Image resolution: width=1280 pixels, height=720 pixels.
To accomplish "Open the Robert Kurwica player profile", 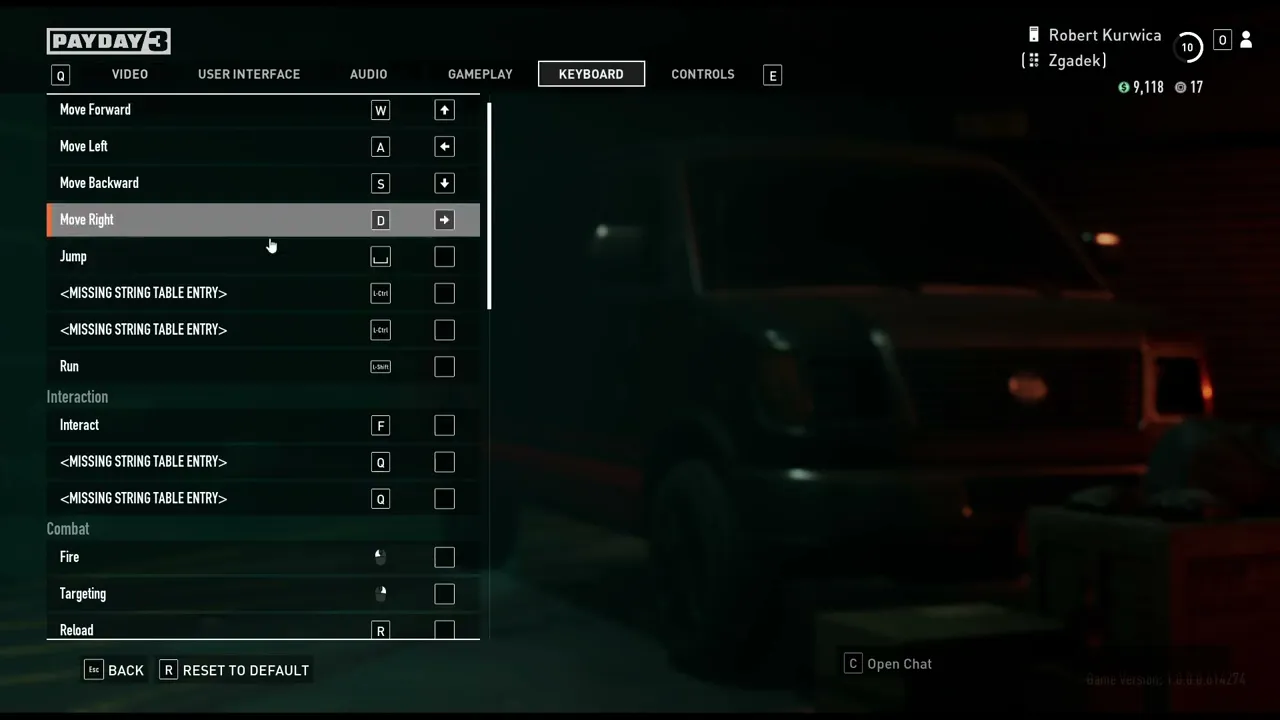I will coord(1104,35).
